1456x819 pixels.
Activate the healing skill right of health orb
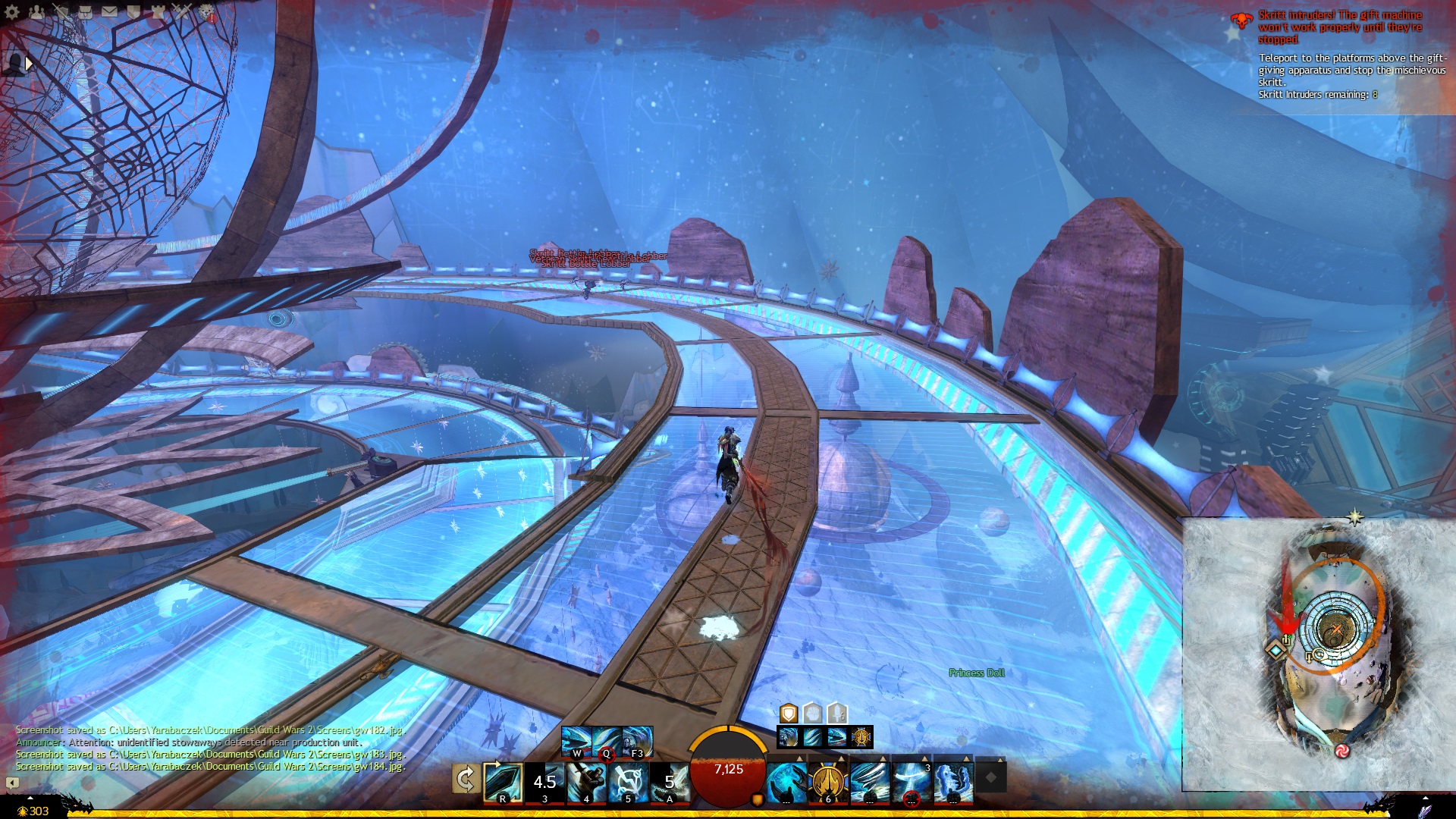[786, 782]
